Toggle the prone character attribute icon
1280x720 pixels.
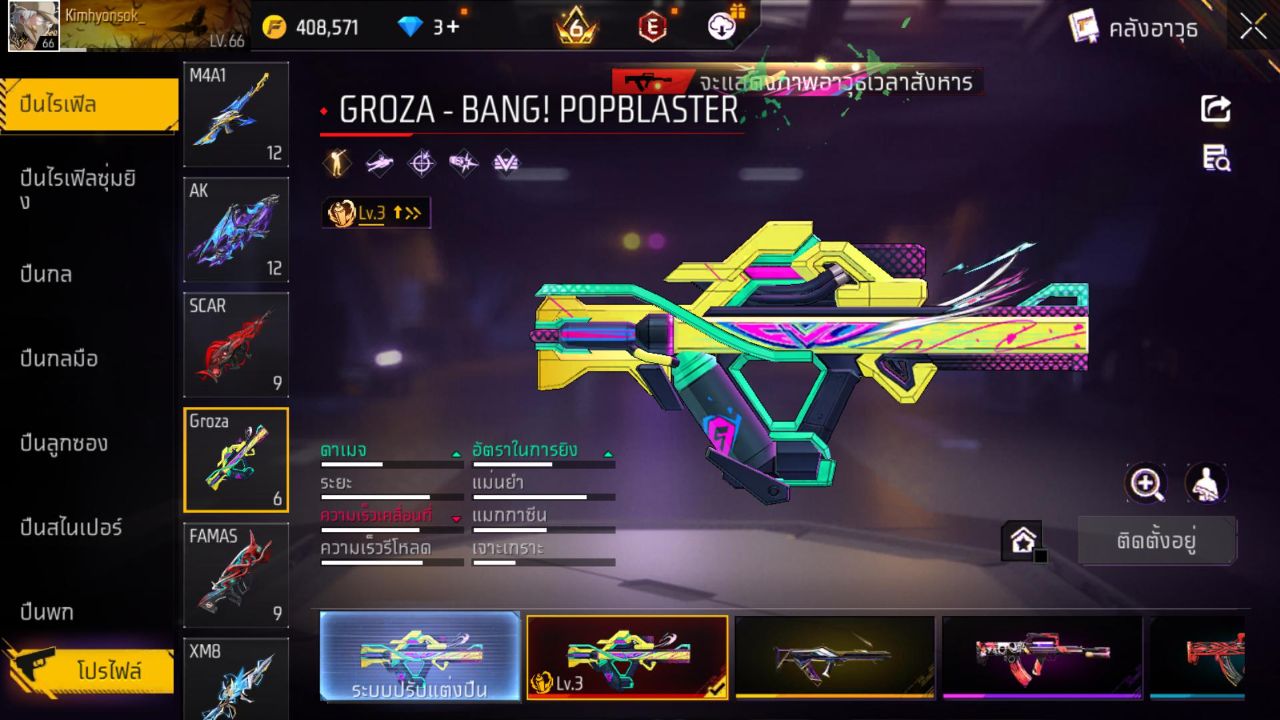380,163
